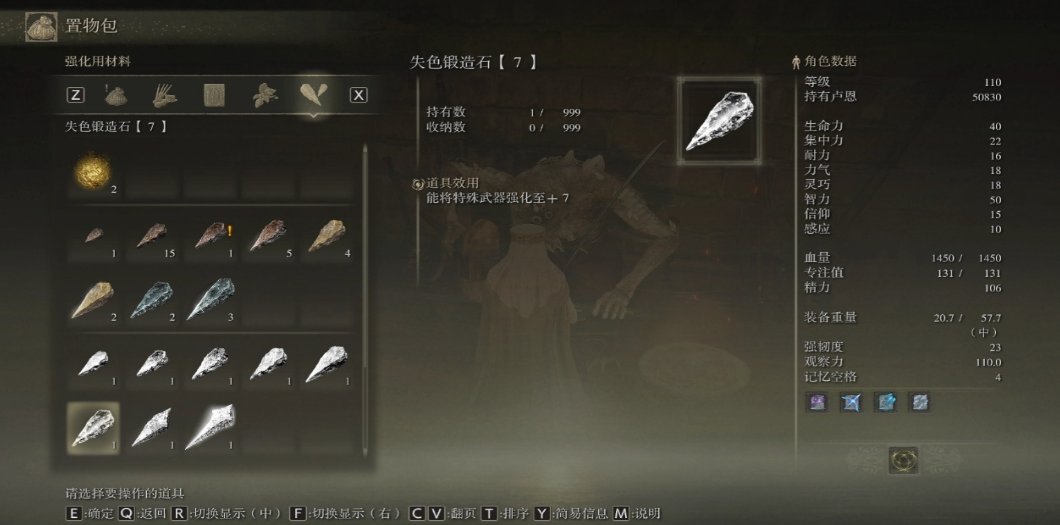Switch to the square tablet category tab
1060x525 pixels.
click(215, 96)
